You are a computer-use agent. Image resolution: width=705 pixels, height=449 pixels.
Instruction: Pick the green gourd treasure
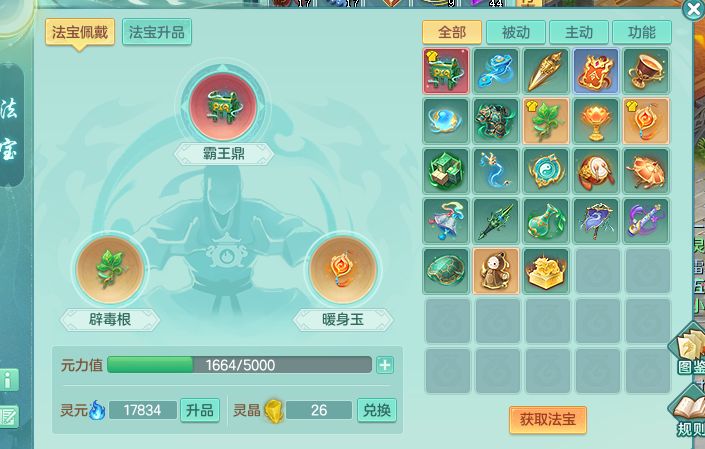tap(547, 220)
